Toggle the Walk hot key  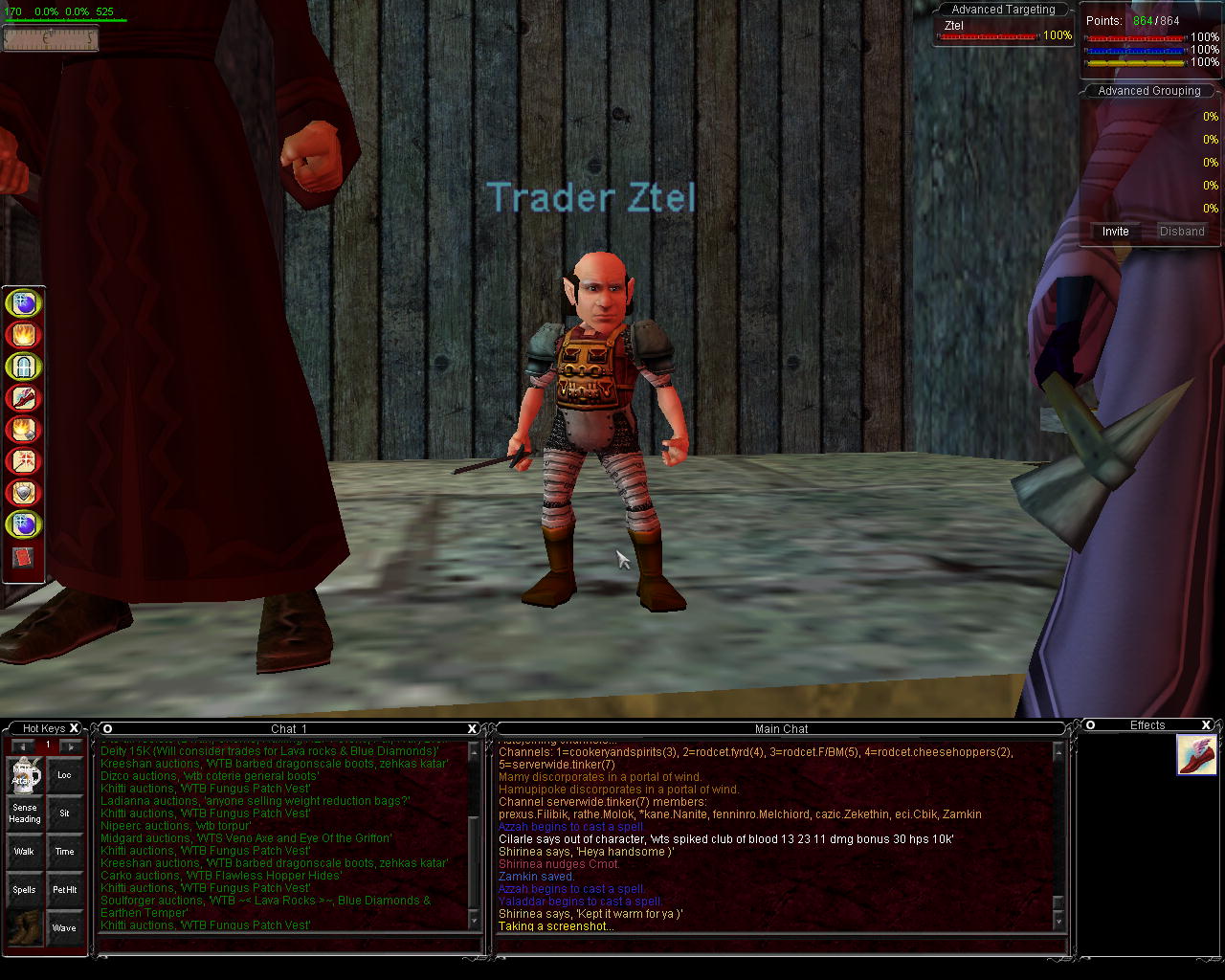[x=25, y=852]
